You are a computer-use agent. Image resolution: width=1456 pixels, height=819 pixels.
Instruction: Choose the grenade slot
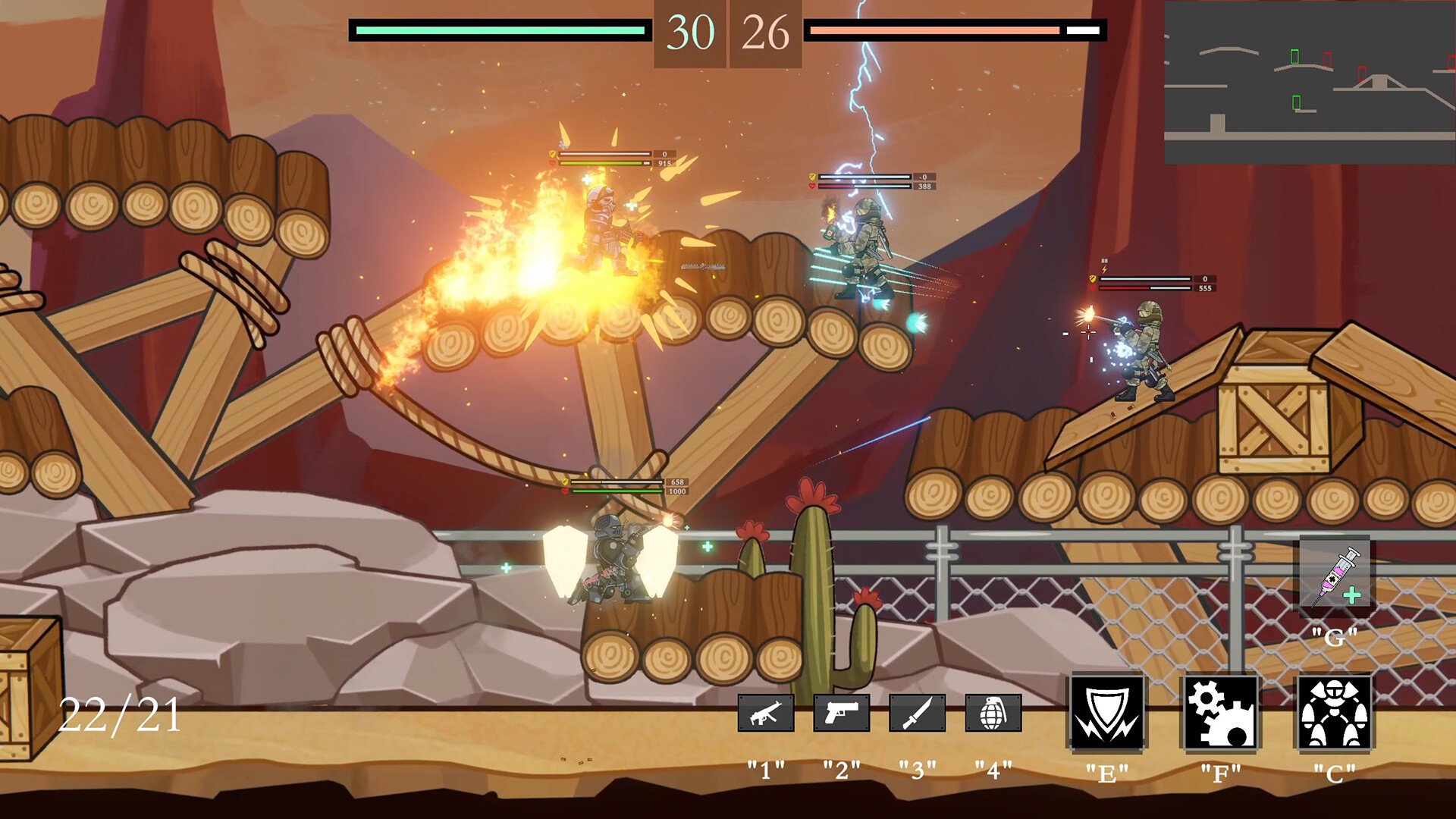993,713
